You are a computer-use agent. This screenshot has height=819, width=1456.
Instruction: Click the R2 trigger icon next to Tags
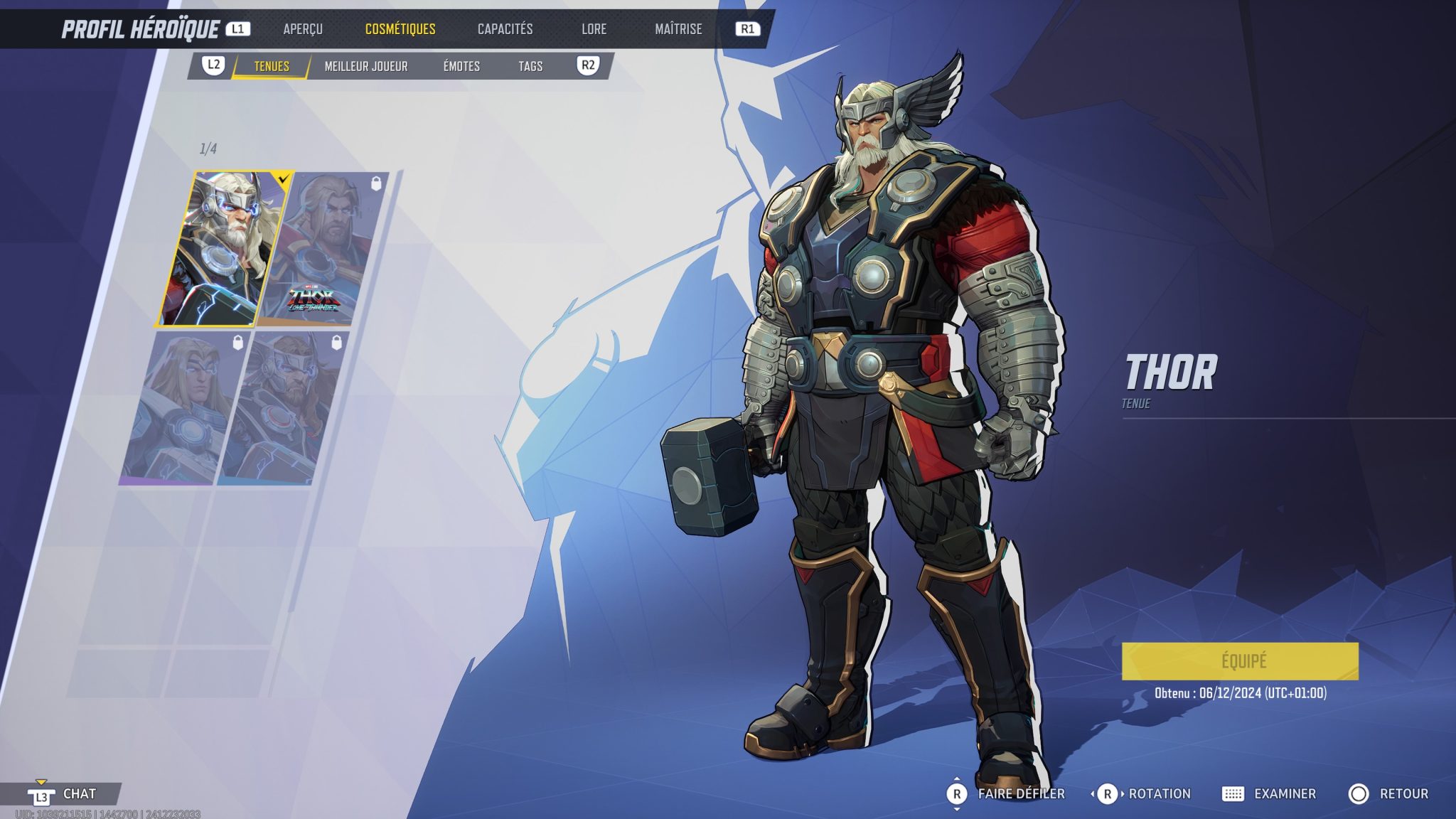[588, 66]
